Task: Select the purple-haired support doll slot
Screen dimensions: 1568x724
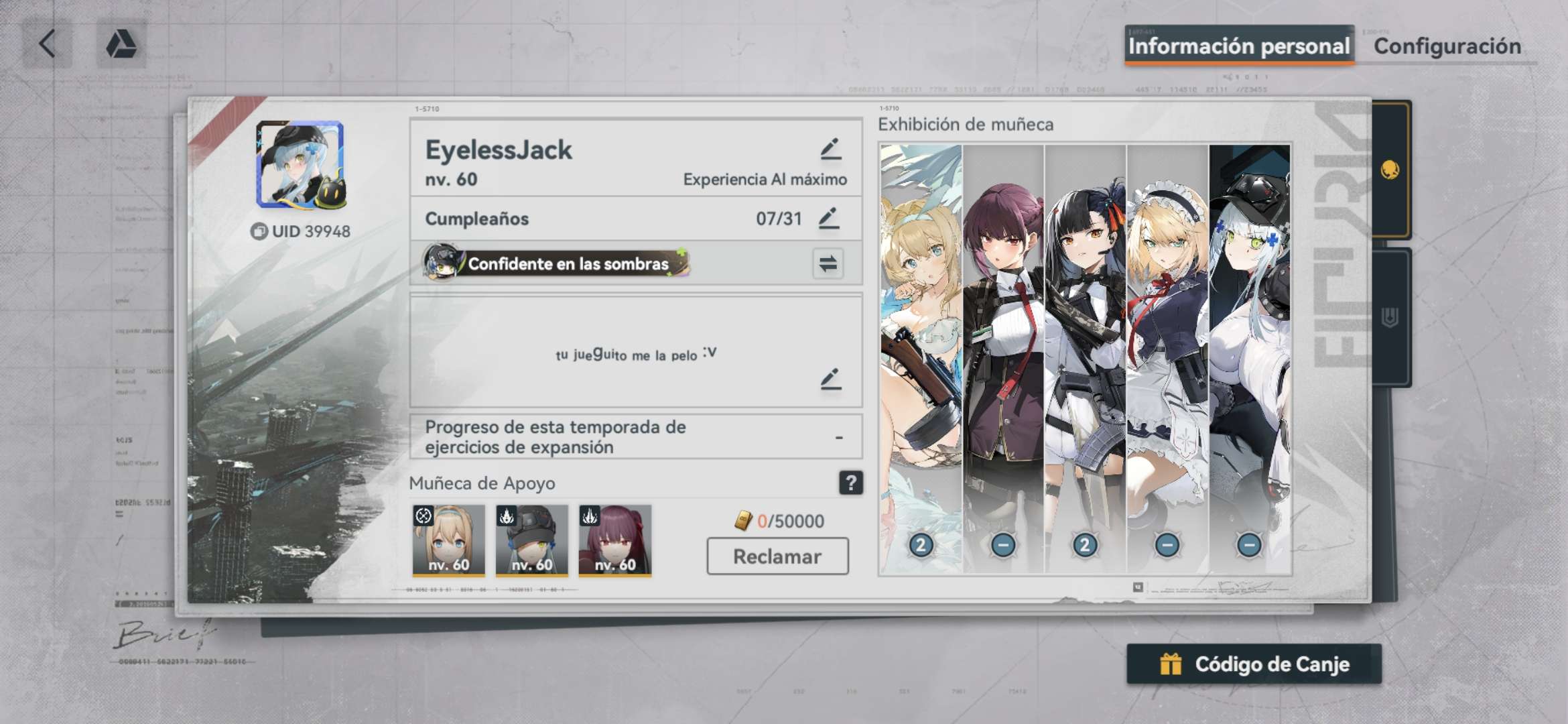Action: 614,540
